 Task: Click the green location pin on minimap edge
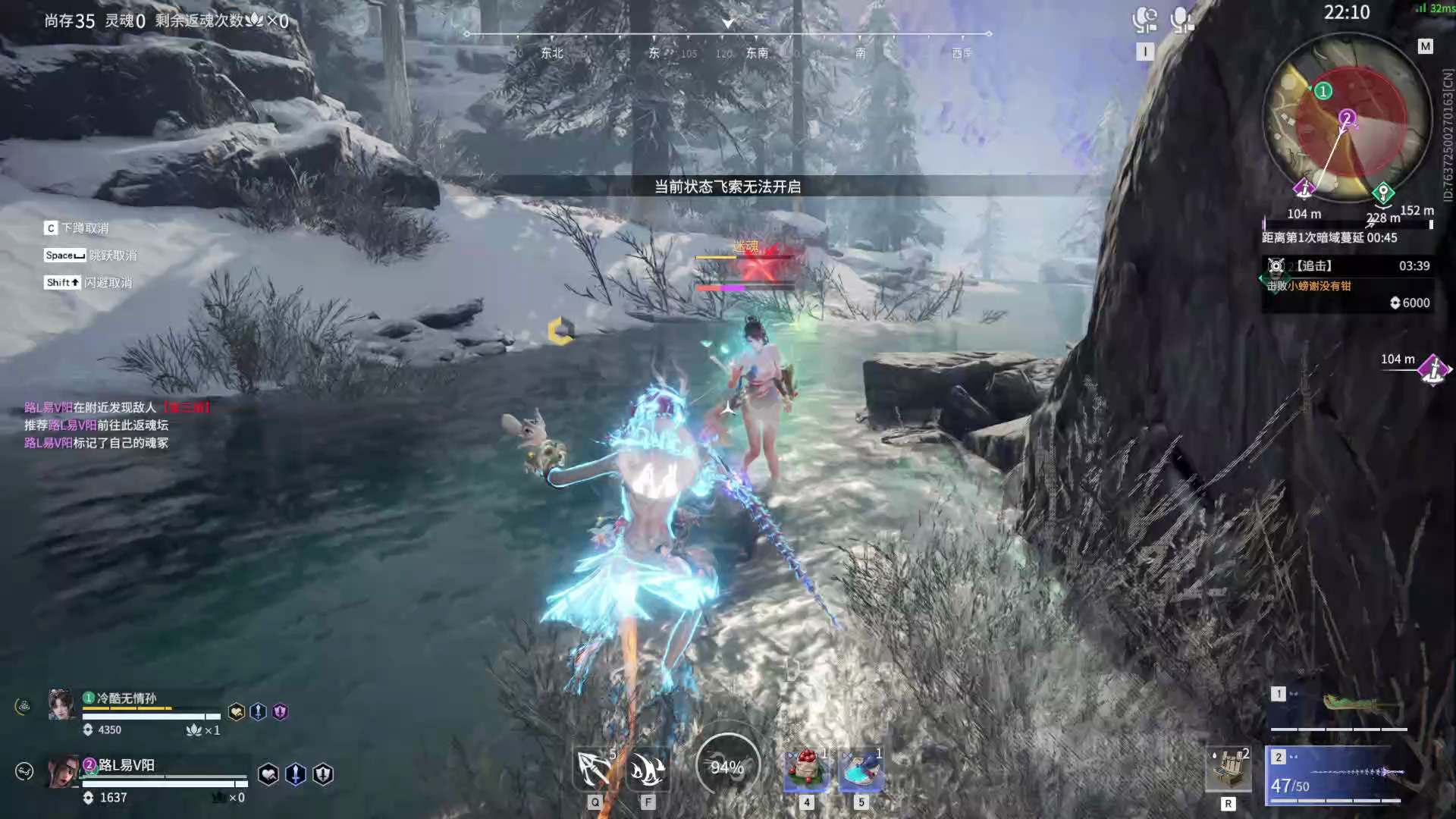1383,192
